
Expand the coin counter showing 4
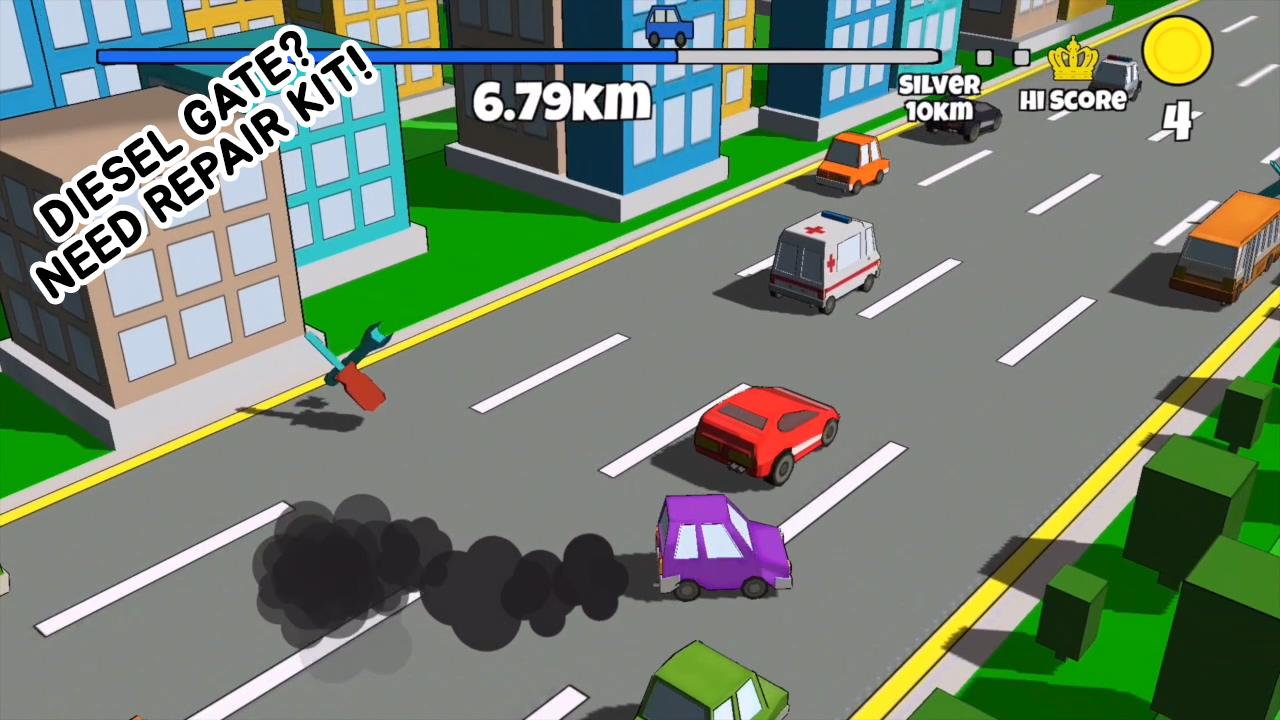click(x=1178, y=118)
